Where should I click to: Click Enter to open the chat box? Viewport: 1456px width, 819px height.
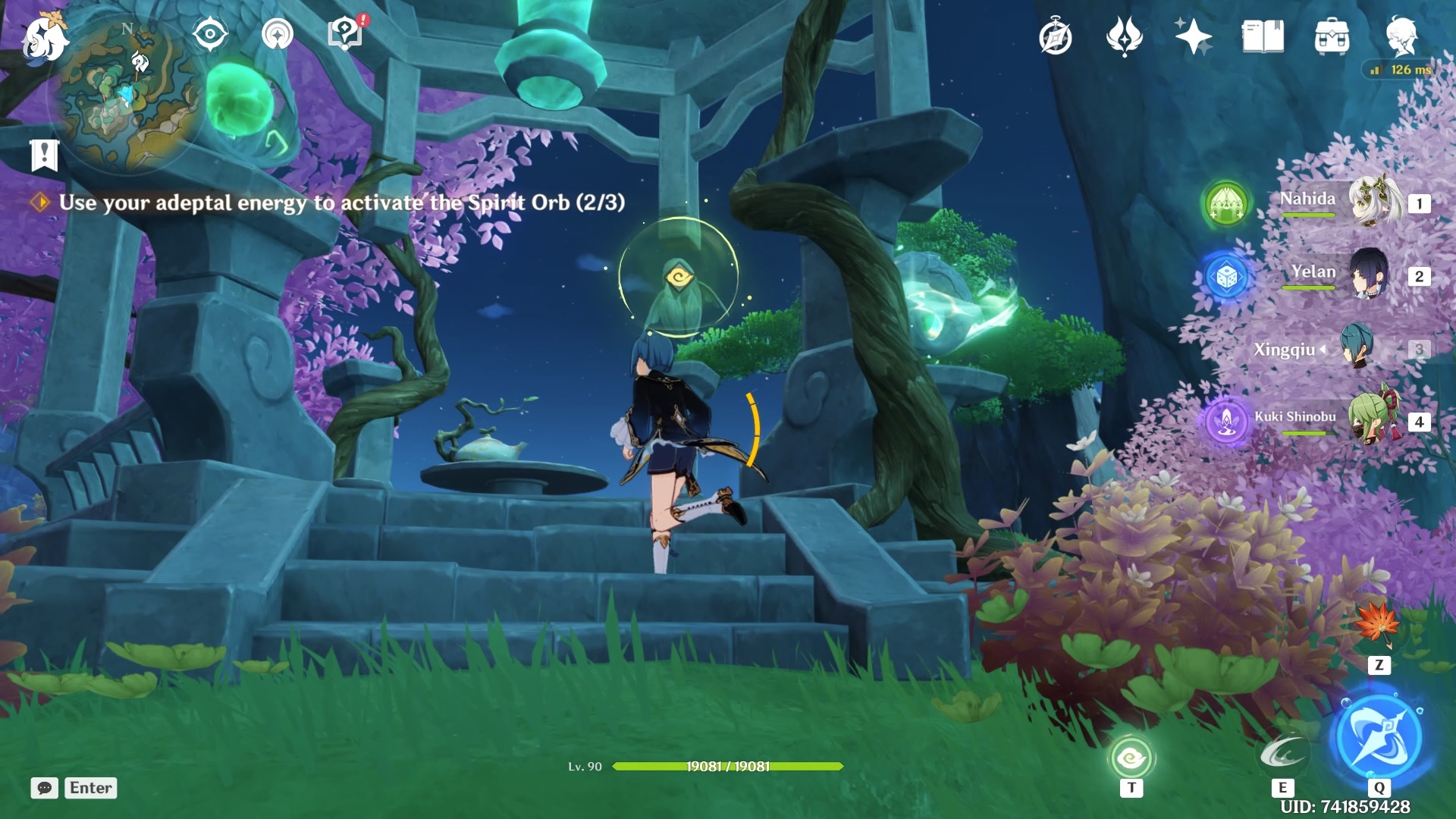[89, 788]
